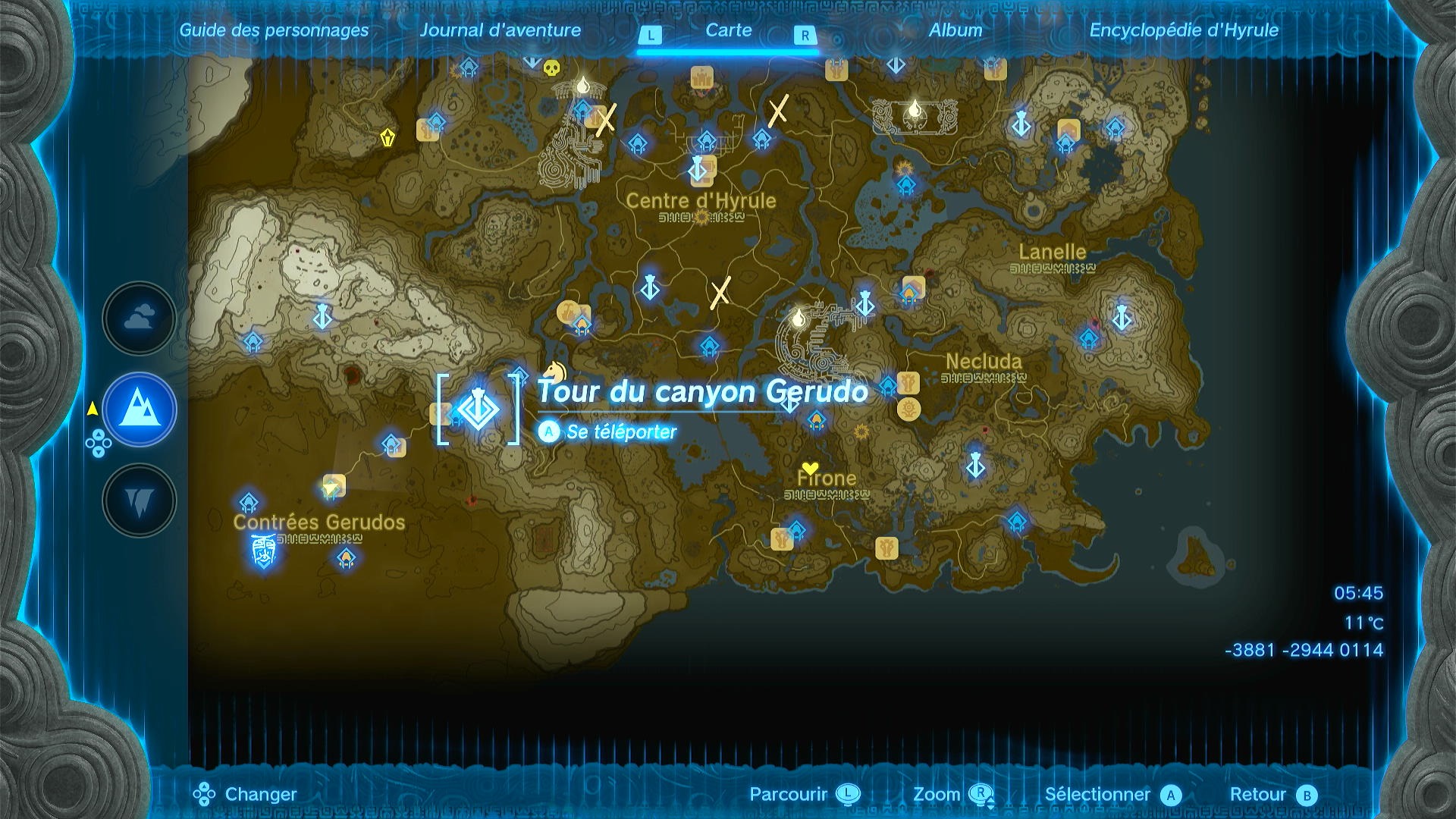Image resolution: width=1456 pixels, height=819 pixels.
Task: Click the skull enemy marker near the top
Action: (551, 70)
